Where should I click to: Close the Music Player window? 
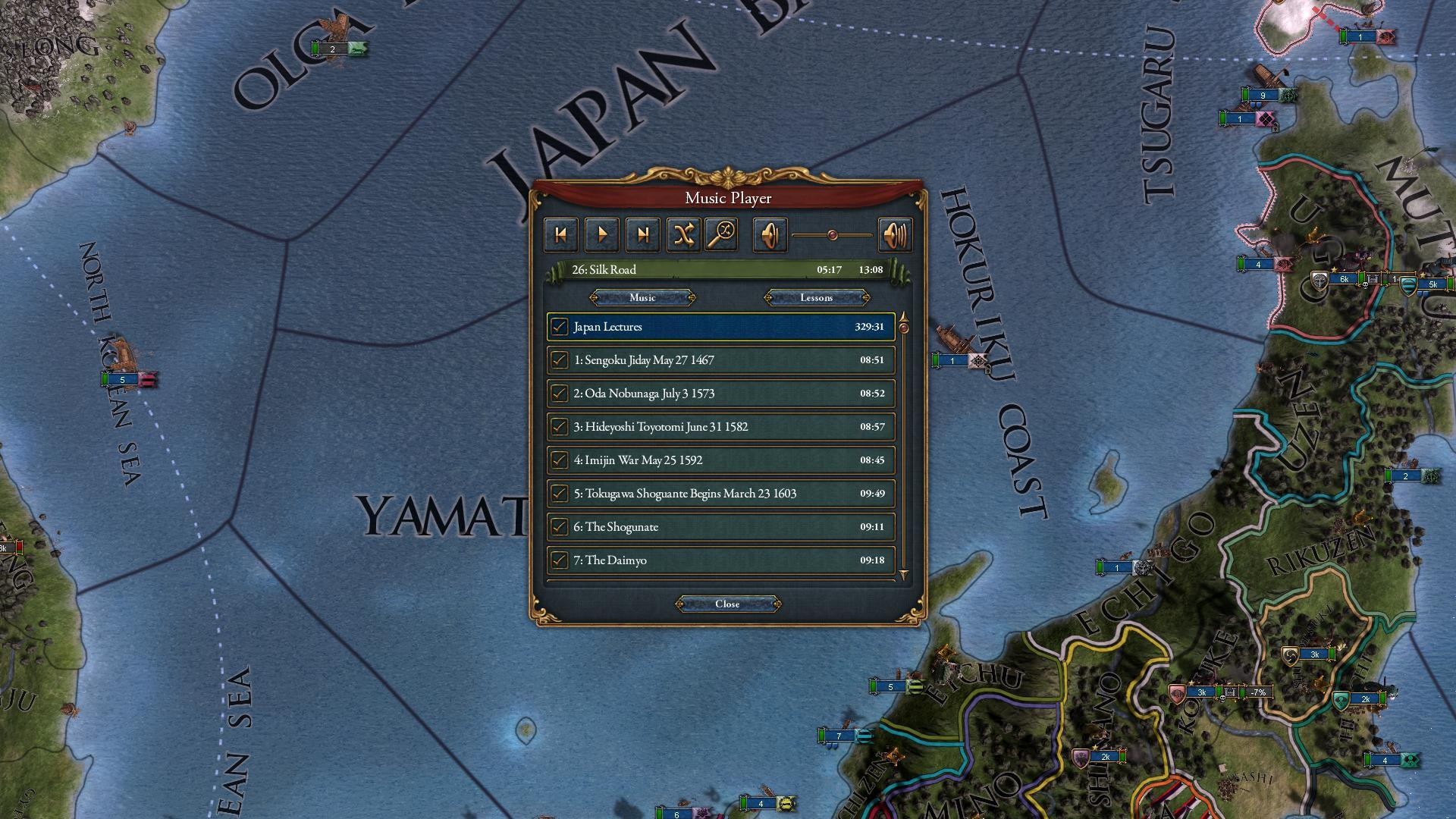[728, 604]
